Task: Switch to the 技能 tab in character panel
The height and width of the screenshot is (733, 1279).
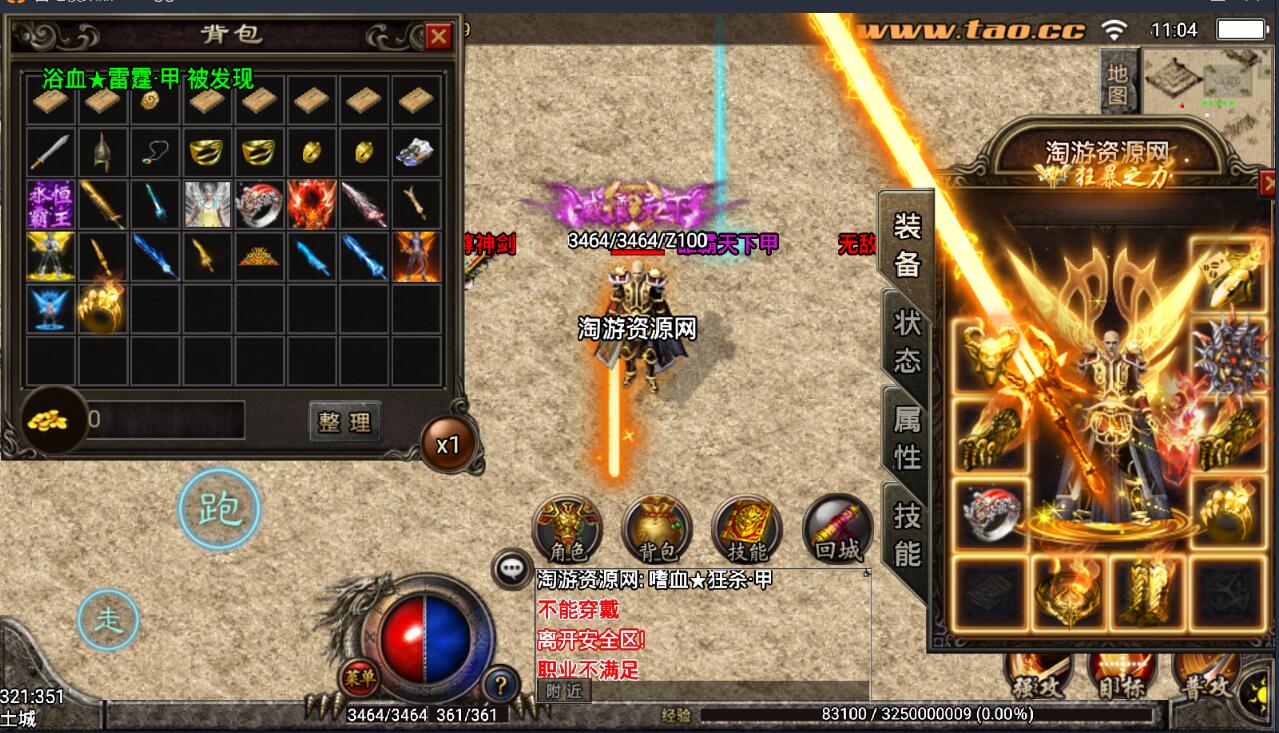Action: 906,534
